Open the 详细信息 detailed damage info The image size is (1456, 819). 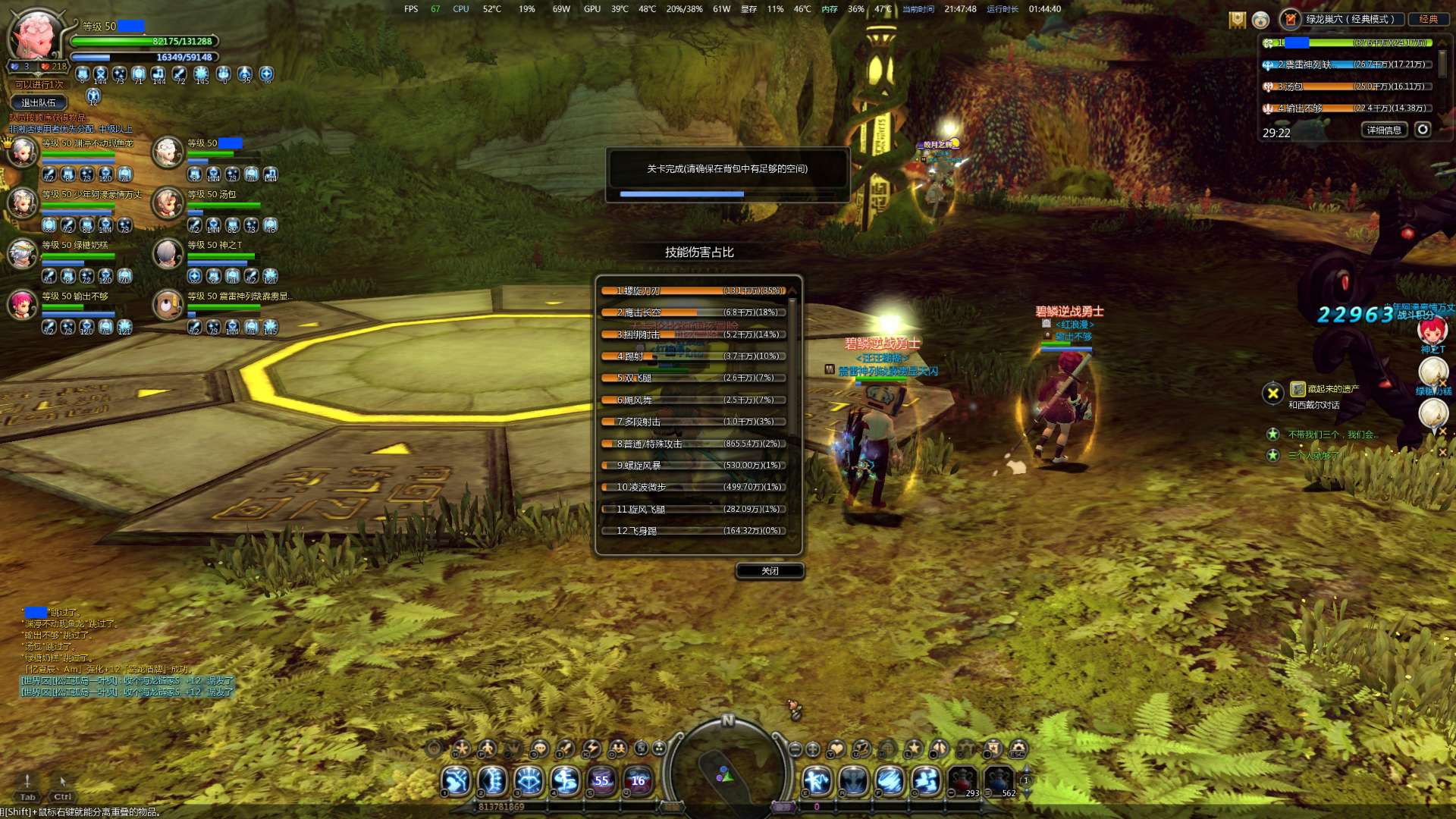[x=1384, y=130]
